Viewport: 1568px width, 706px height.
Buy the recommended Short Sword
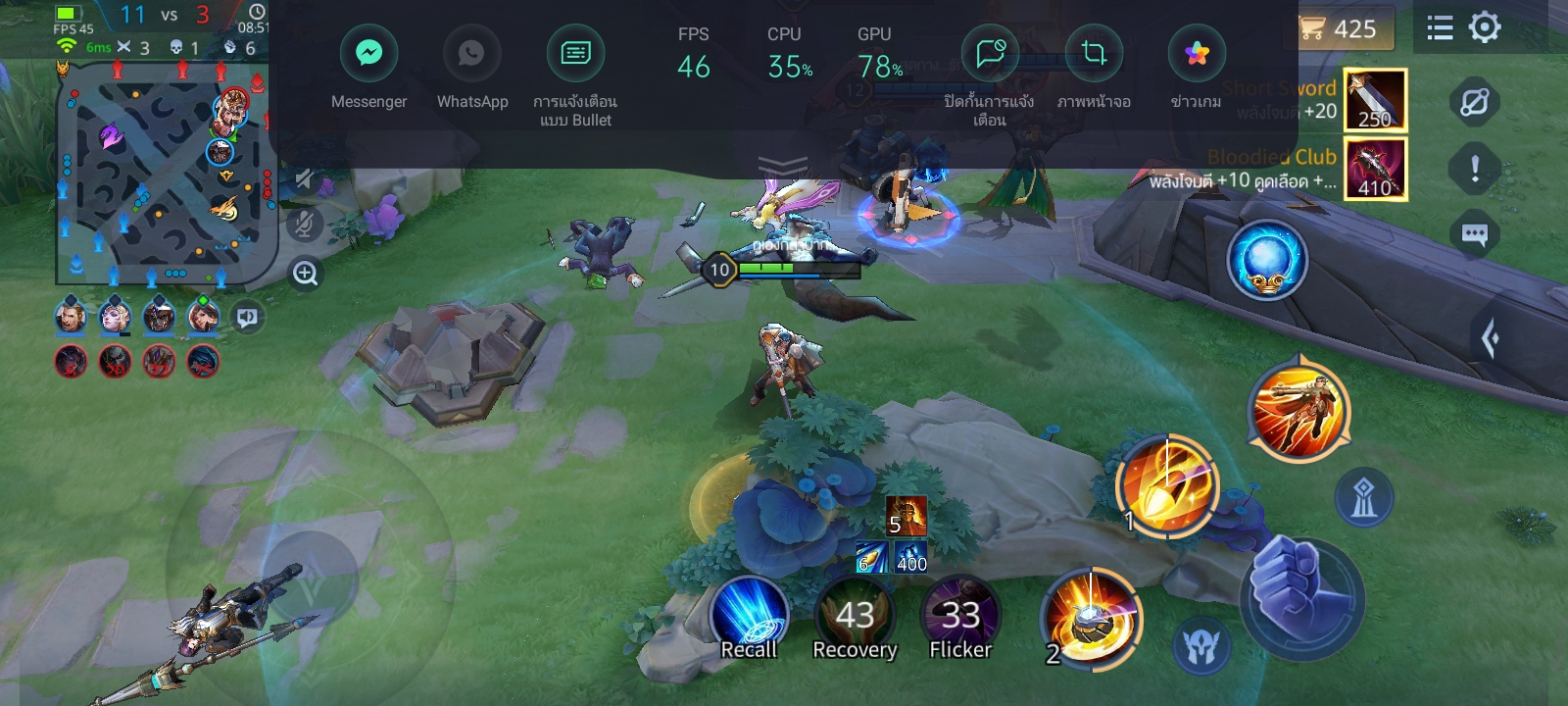click(1375, 100)
